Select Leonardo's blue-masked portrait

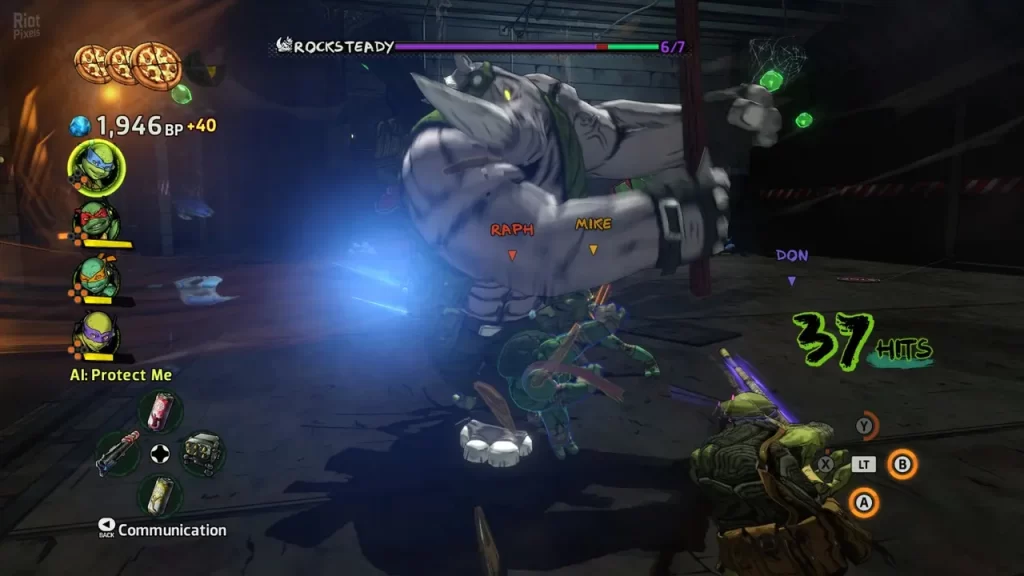point(97,168)
